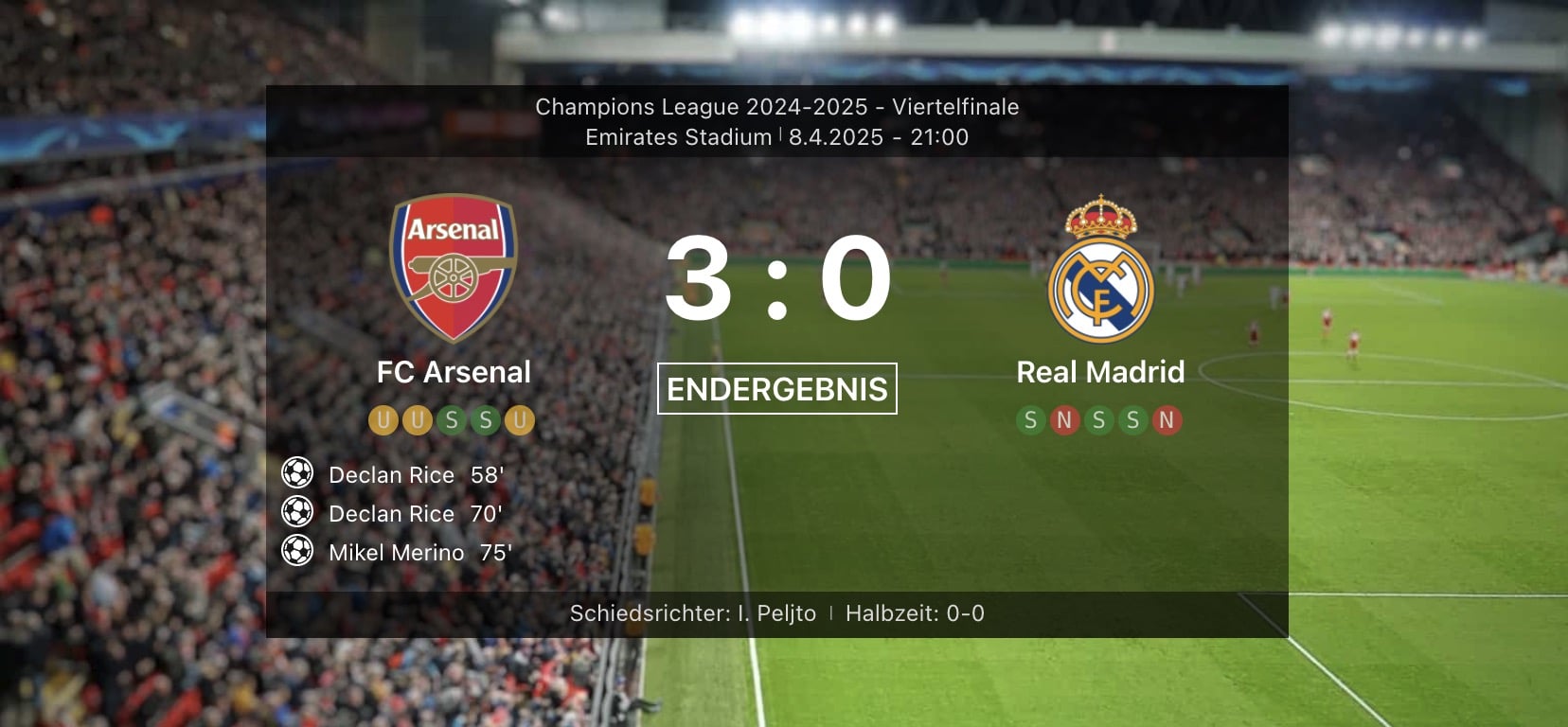Click the Real Madrid club crest
The width and height of the screenshot is (1568, 727).
(1100, 269)
